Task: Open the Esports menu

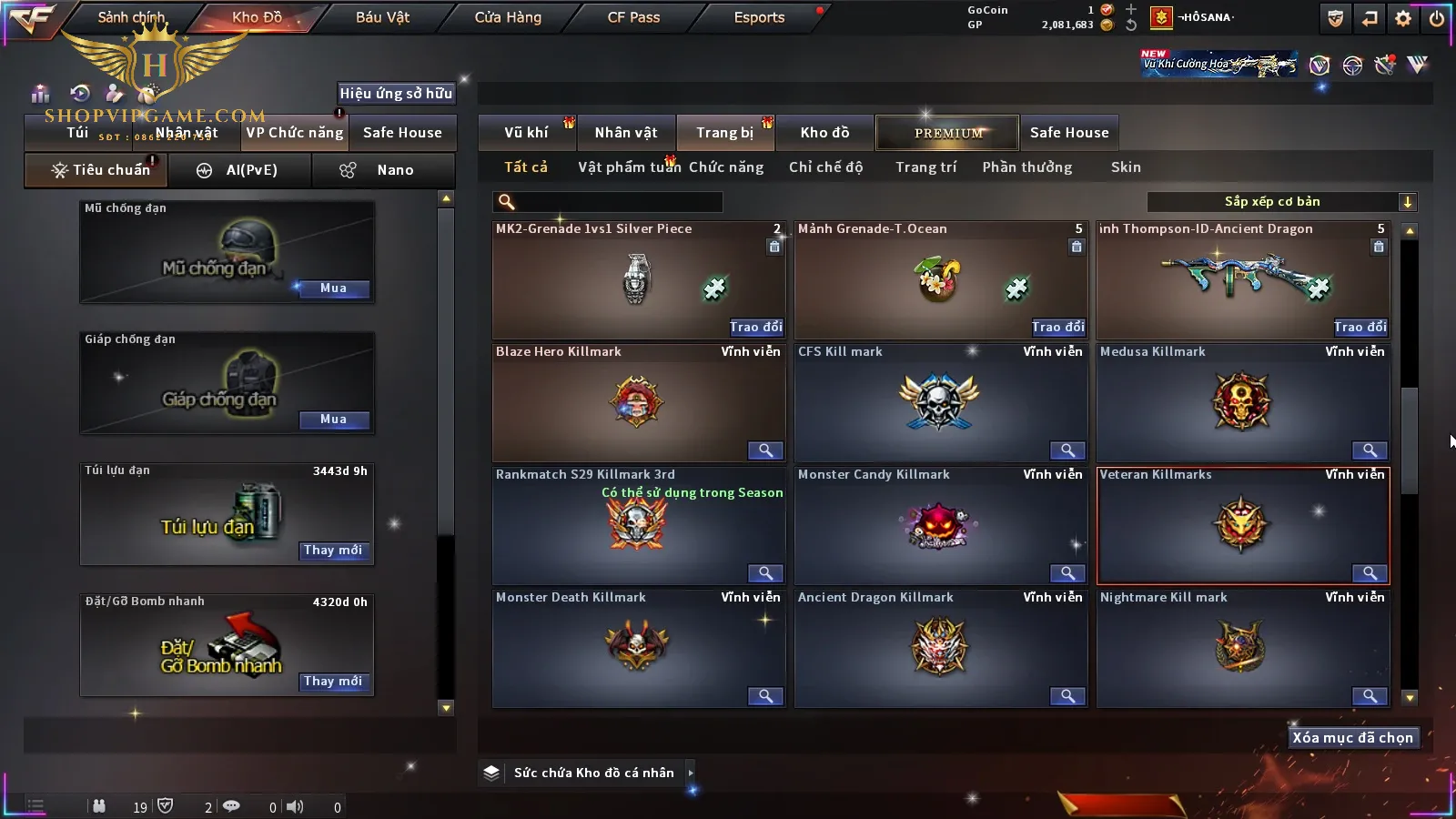Action: (x=759, y=17)
